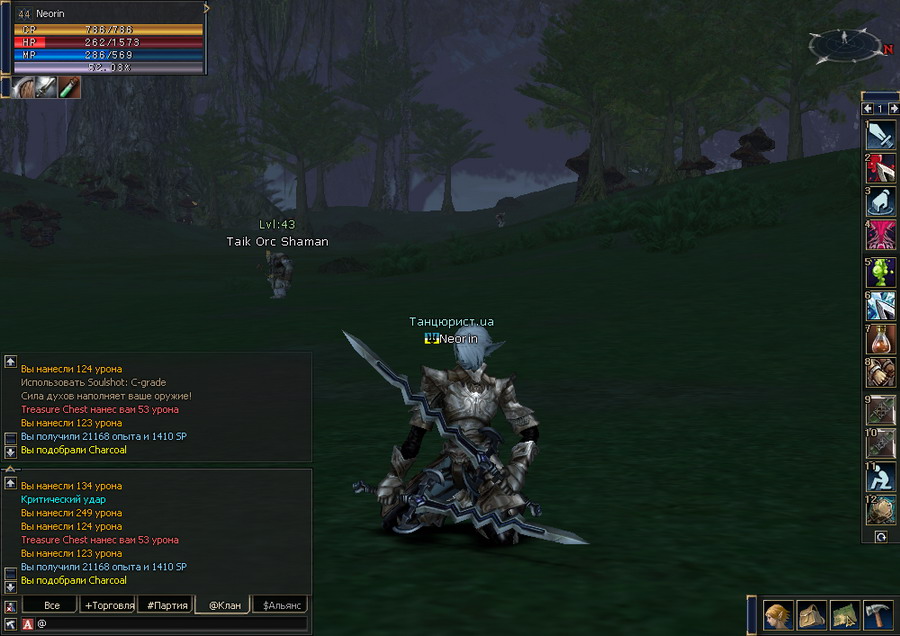Use the potion flask in slot 7
Screen dimensions: 900x636
click(x=881, y=340)
